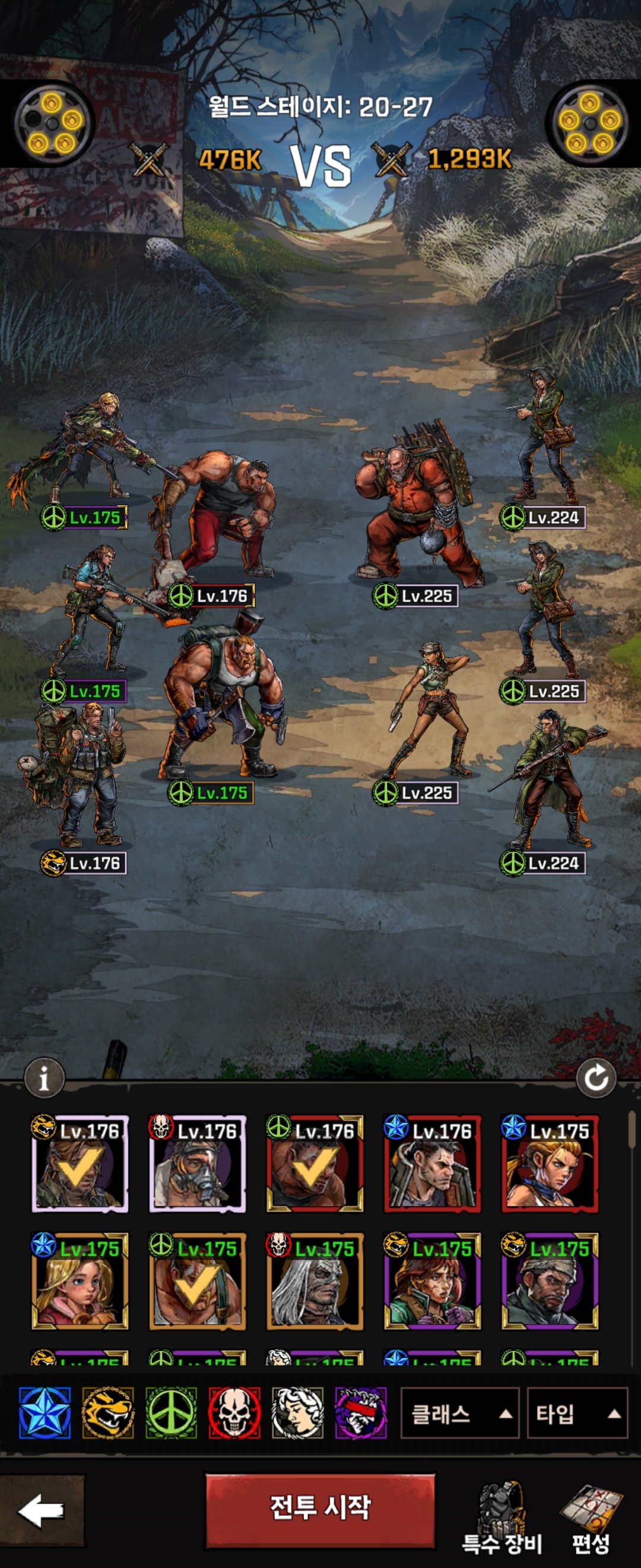Filter heroes by red skull faction

pos(234,1414)
